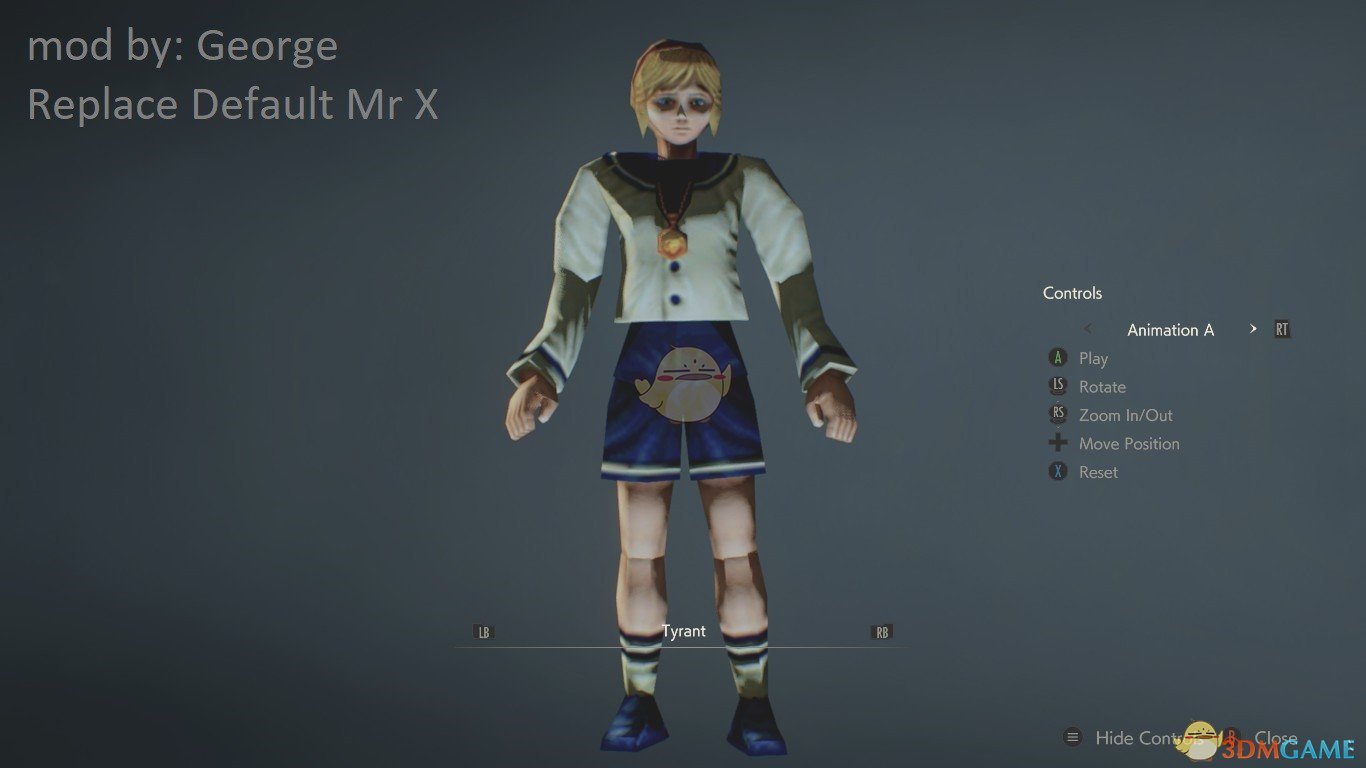
Task: Select the Tyrant character tab
Action: pyautogui.click(x=684, y=631)
